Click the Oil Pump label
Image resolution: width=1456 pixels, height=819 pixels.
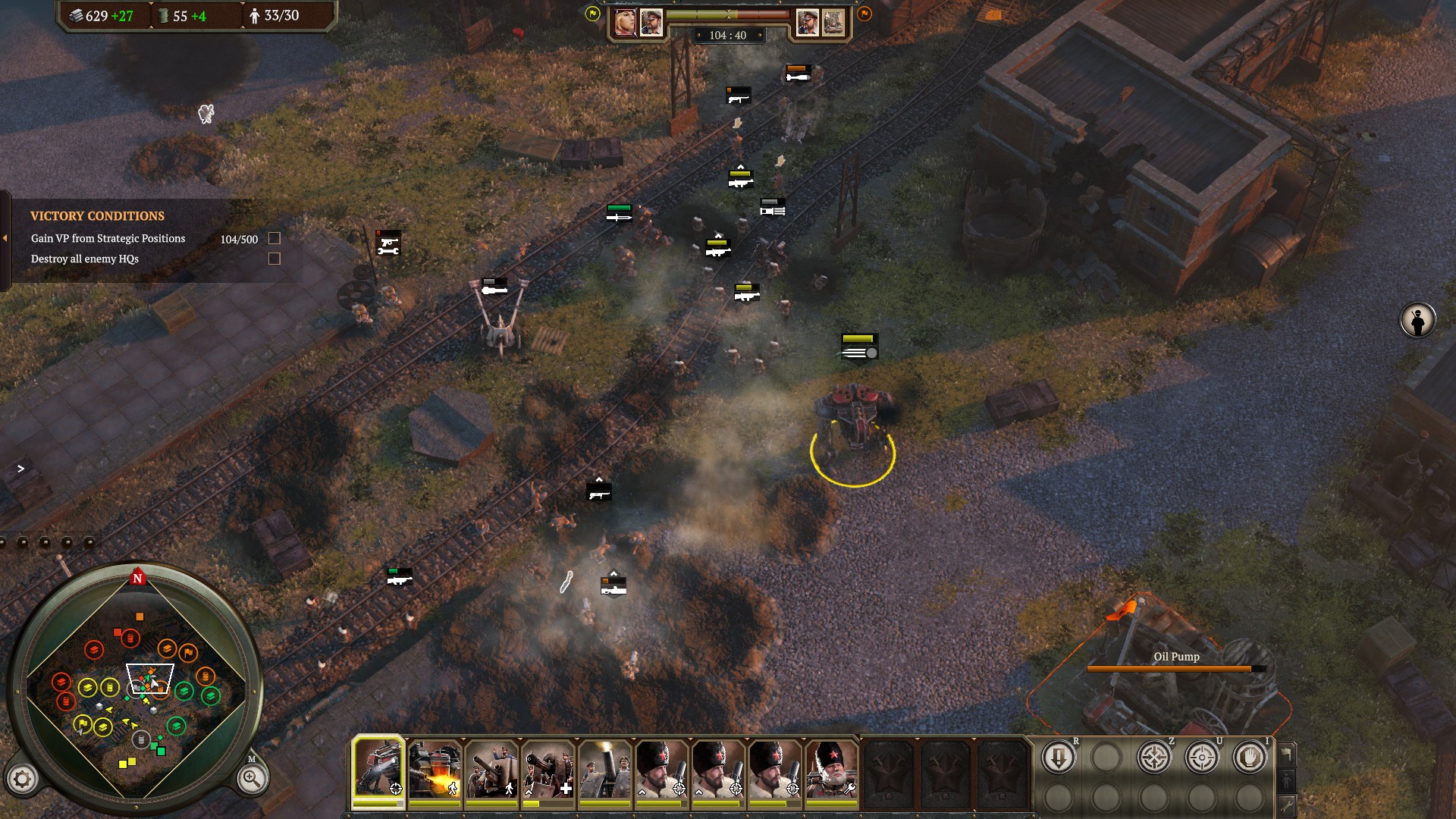tap(1176, 657)
